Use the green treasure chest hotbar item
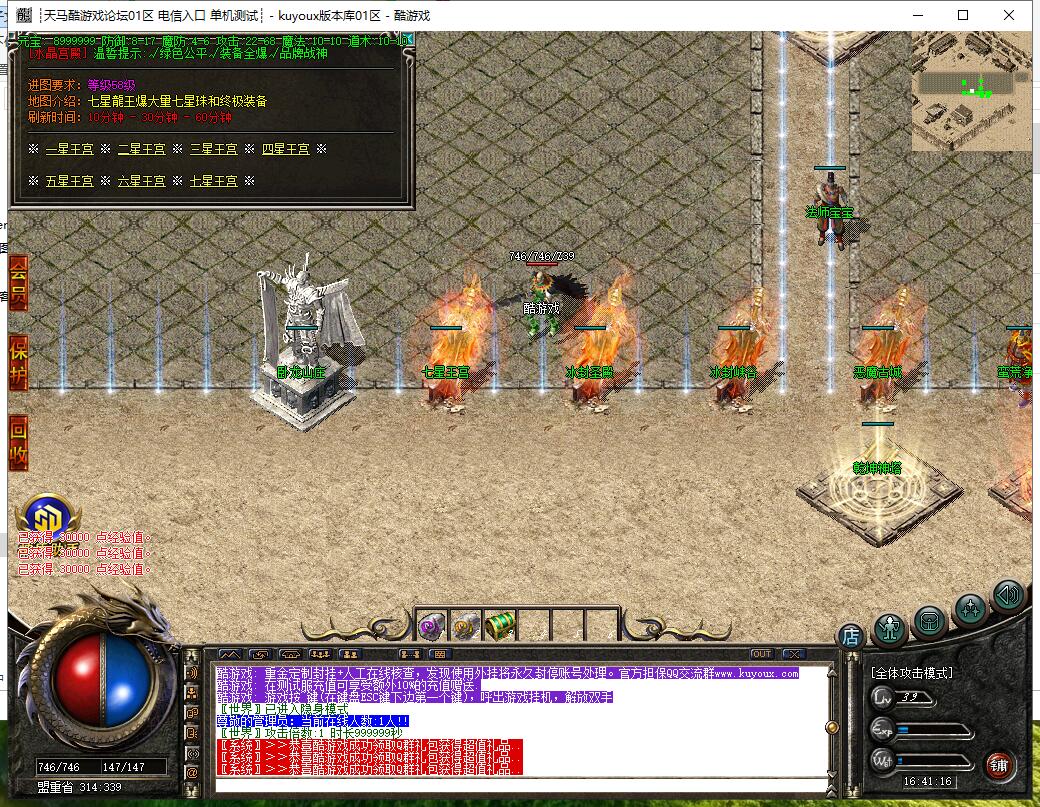The width and height of the screenshot is (1040, 807). 499,626
